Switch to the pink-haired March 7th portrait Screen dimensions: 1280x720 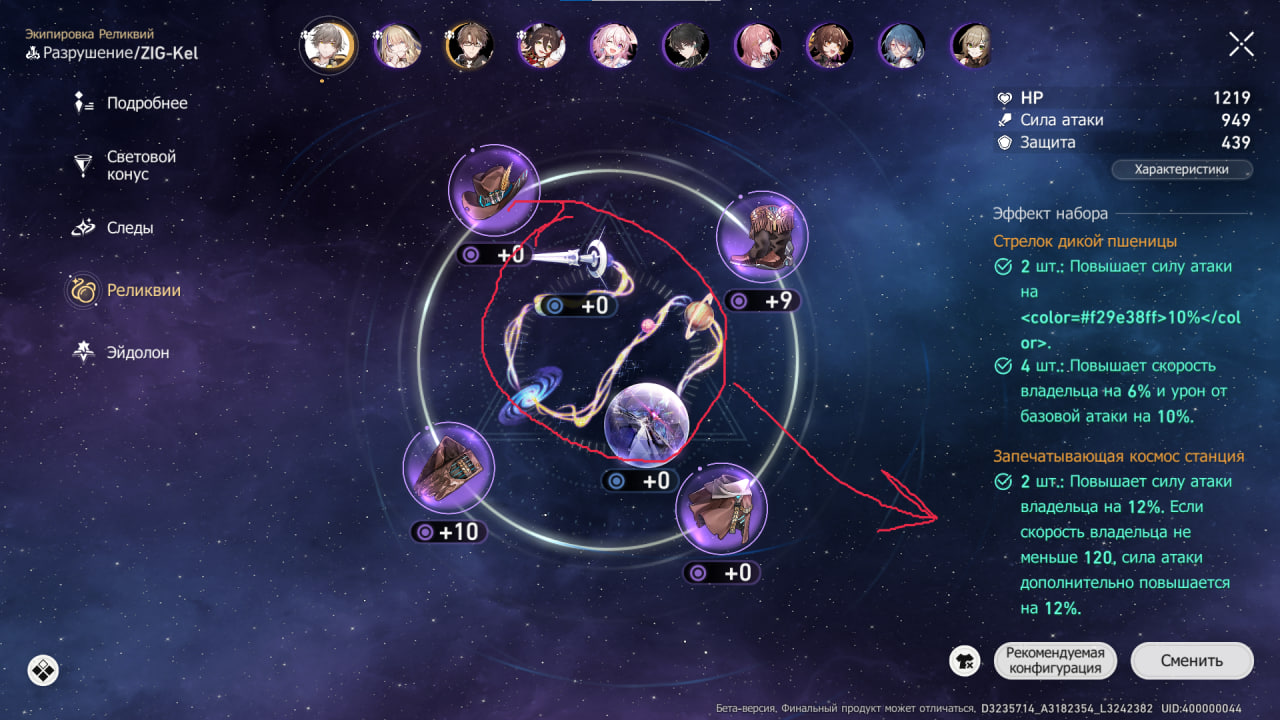[x=612, y=46]
